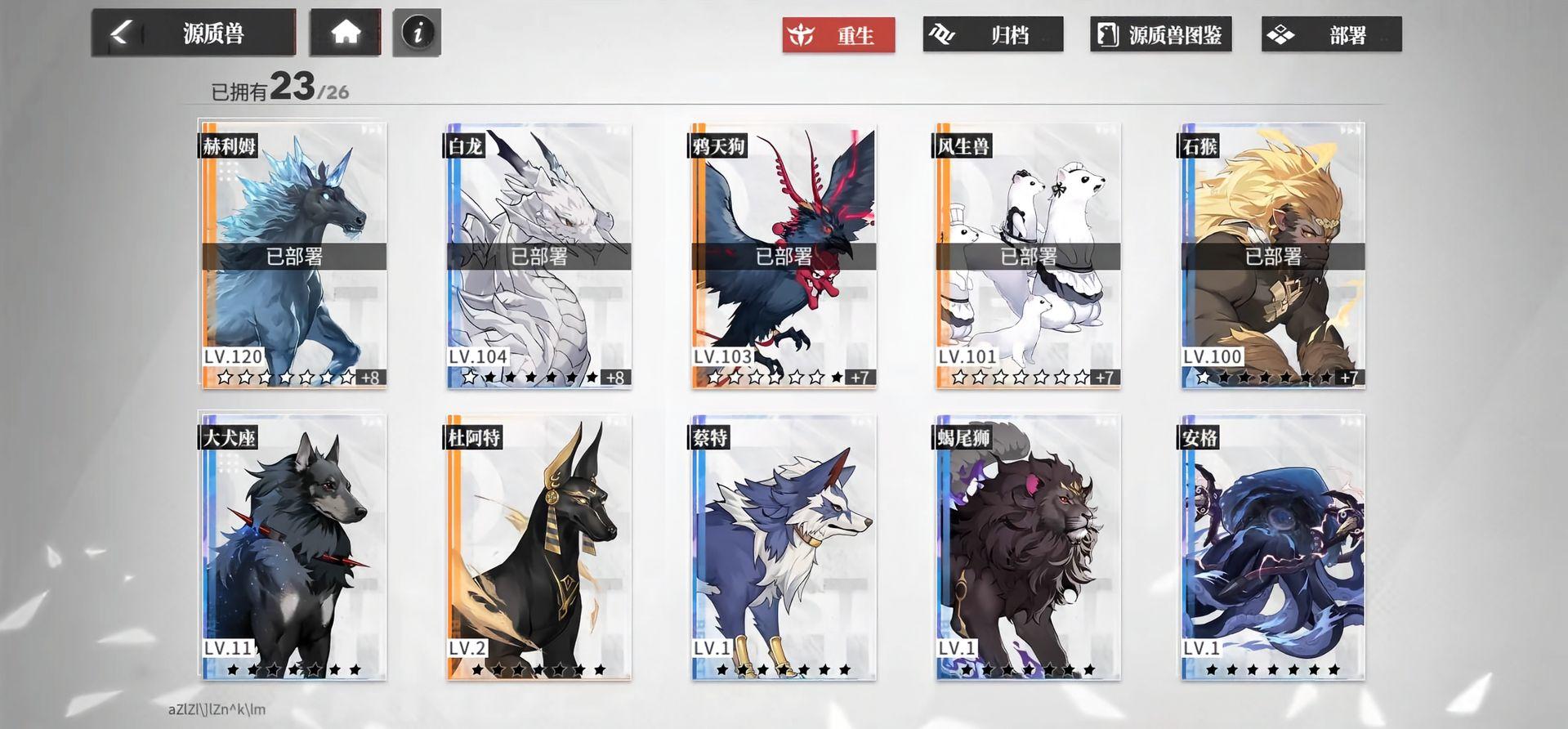Click the home icon in the top bar
Viewport: 1568px width, 729px height.
(x=345, y=34)
